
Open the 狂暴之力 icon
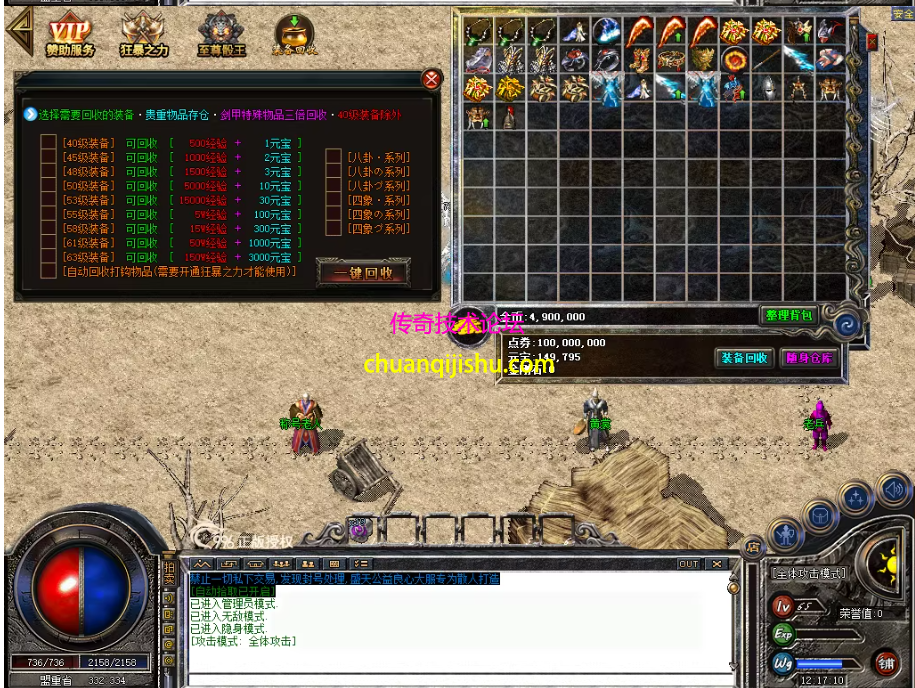[x=143, y=36]
